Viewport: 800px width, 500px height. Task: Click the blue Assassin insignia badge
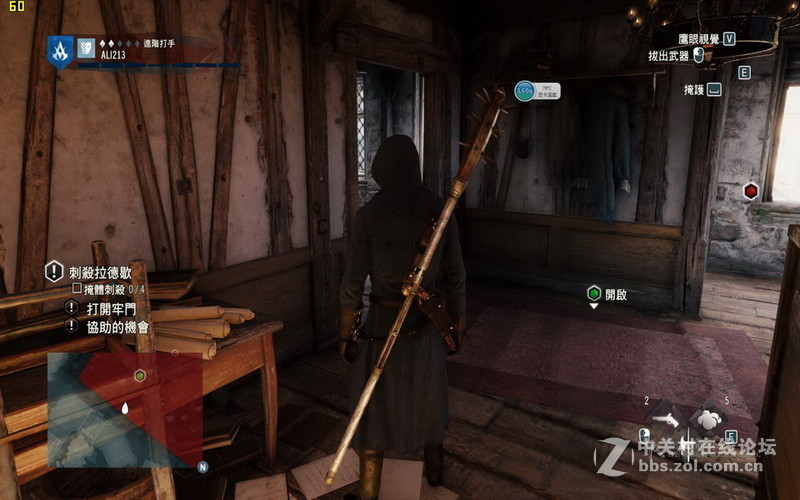pos(60,50)
